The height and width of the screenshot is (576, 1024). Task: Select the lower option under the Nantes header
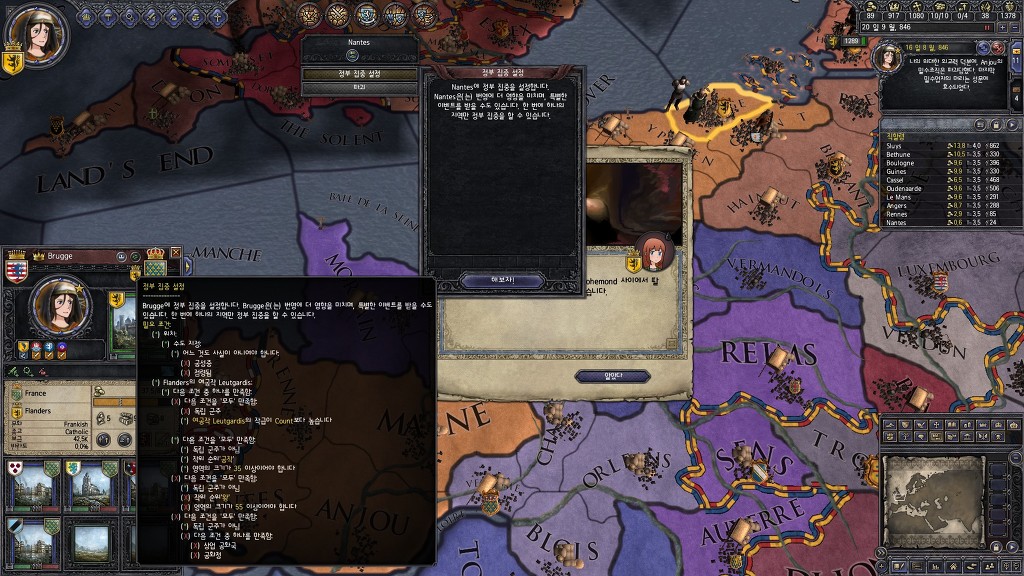pyautogui.click(x=359, y=88)
